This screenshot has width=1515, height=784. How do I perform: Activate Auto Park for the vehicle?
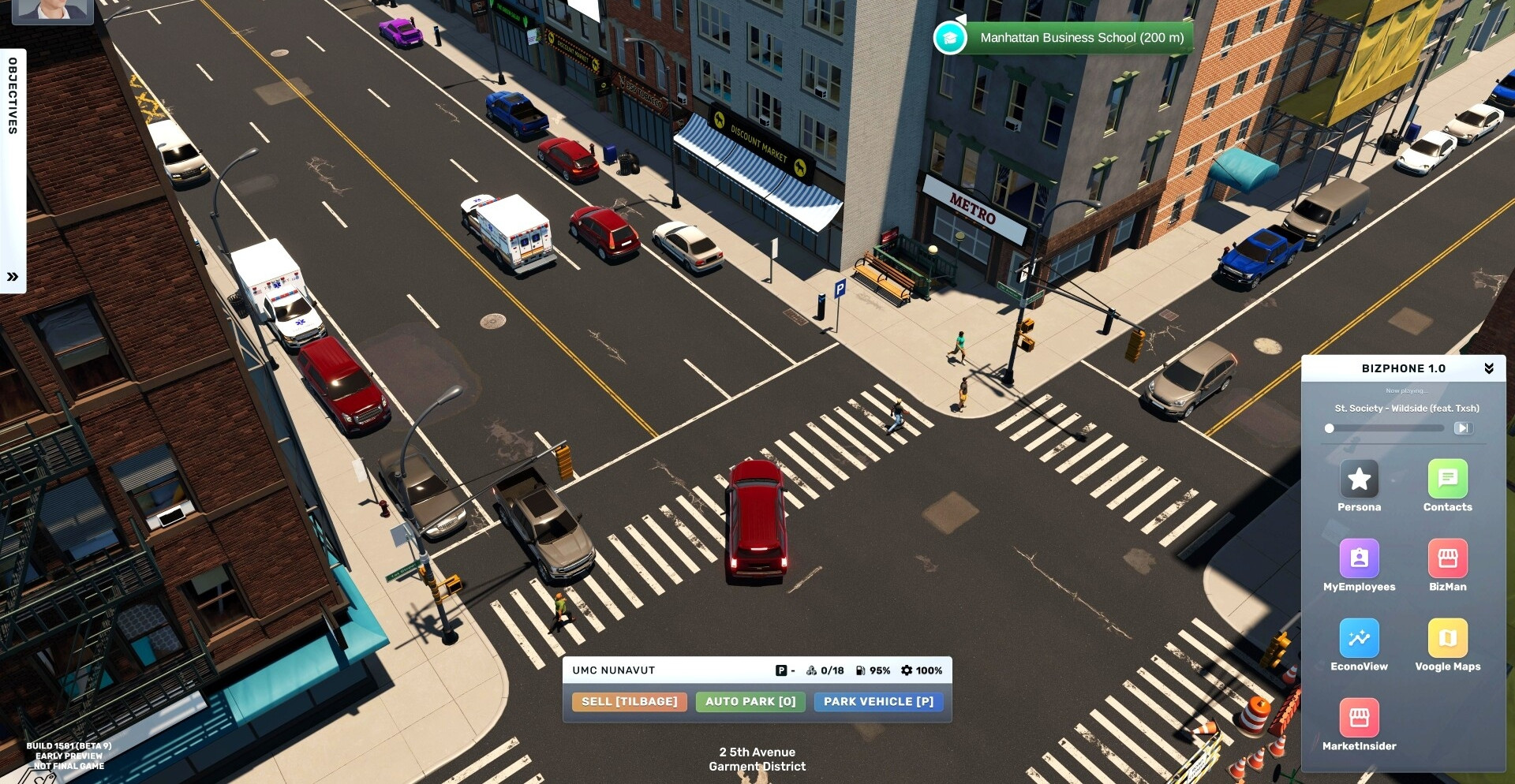point(750,701)
